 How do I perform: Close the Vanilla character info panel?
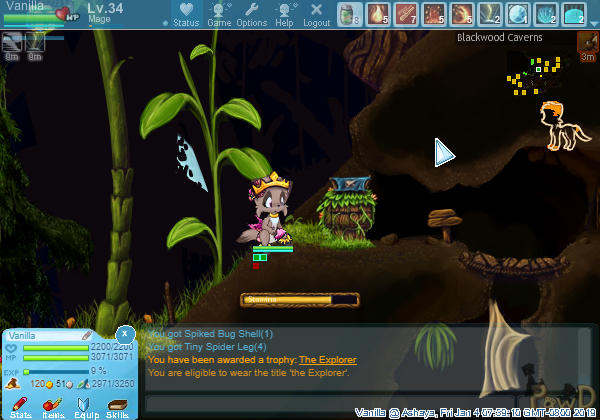click(x=124, y=333)
